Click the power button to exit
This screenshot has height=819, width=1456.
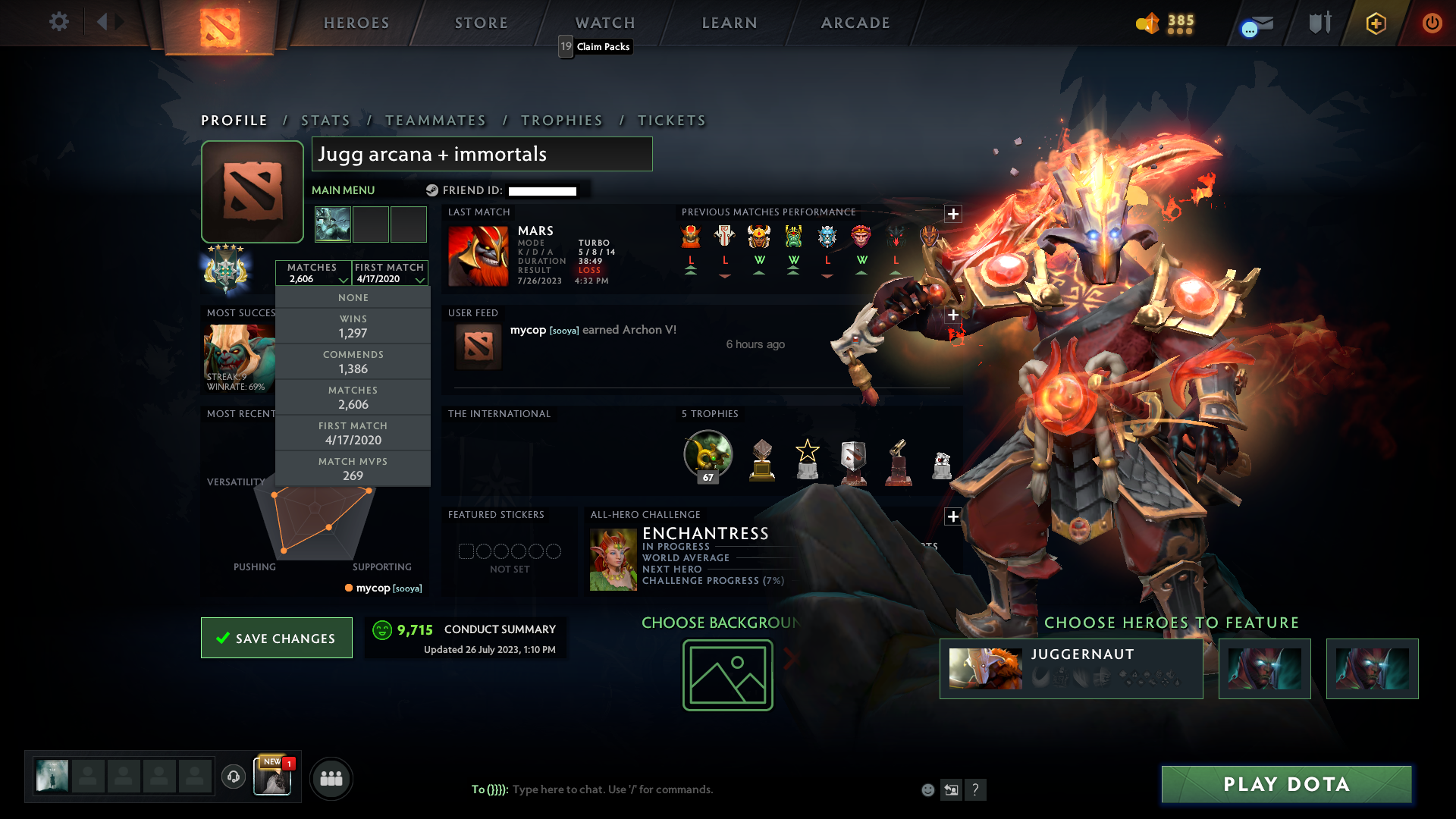coord(1432,24)
